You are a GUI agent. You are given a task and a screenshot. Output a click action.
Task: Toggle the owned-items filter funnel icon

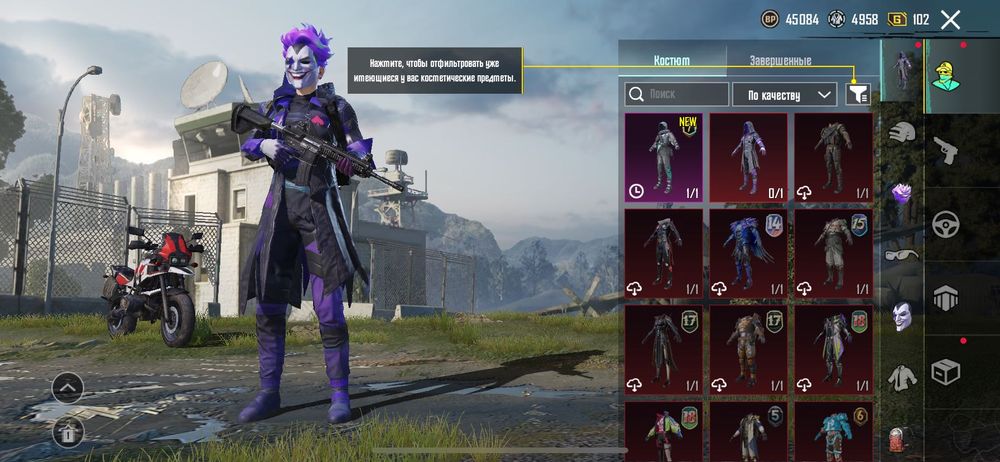pyautogui.click(x=857, y=94)
